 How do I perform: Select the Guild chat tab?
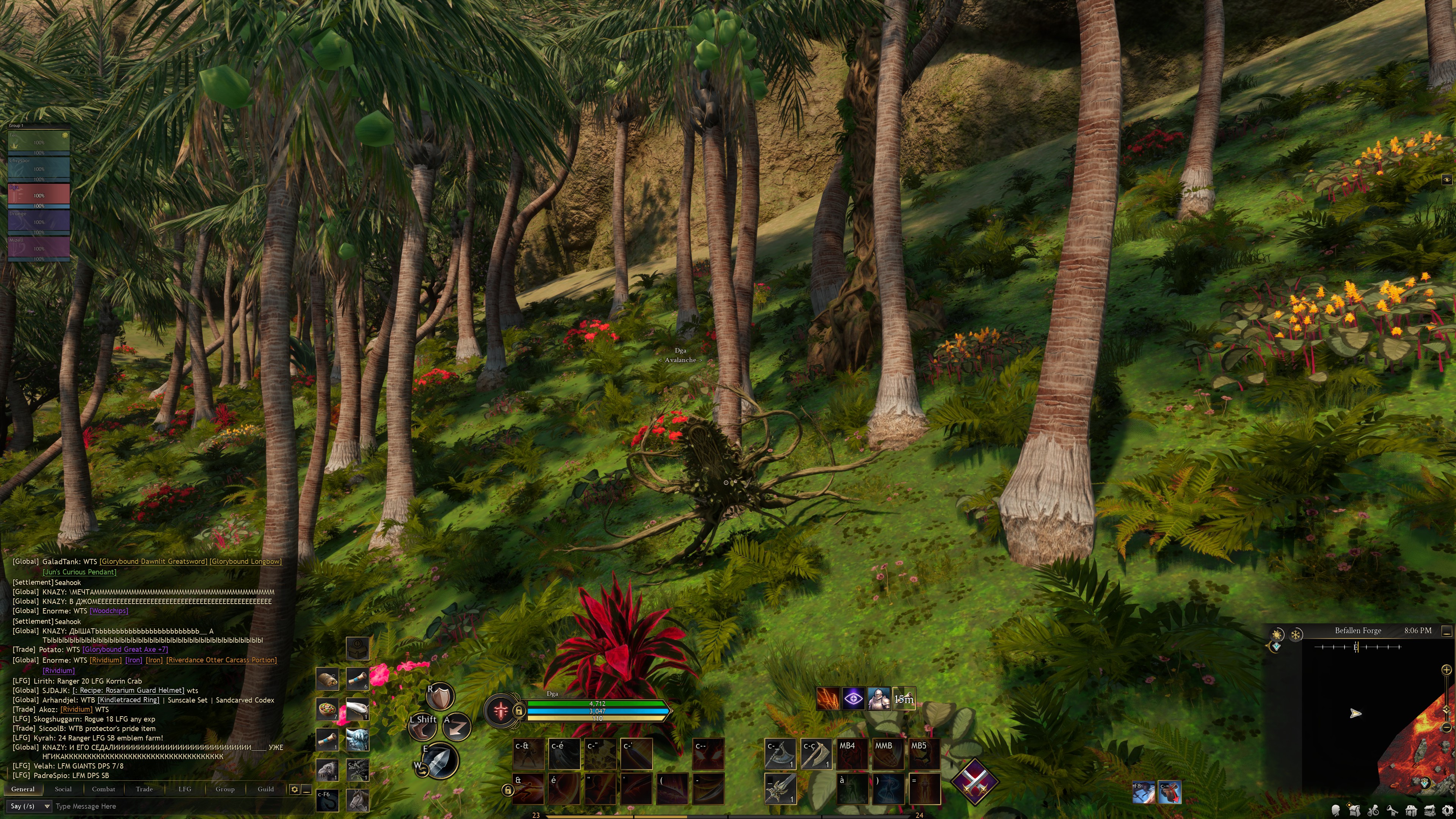(266, 789)
